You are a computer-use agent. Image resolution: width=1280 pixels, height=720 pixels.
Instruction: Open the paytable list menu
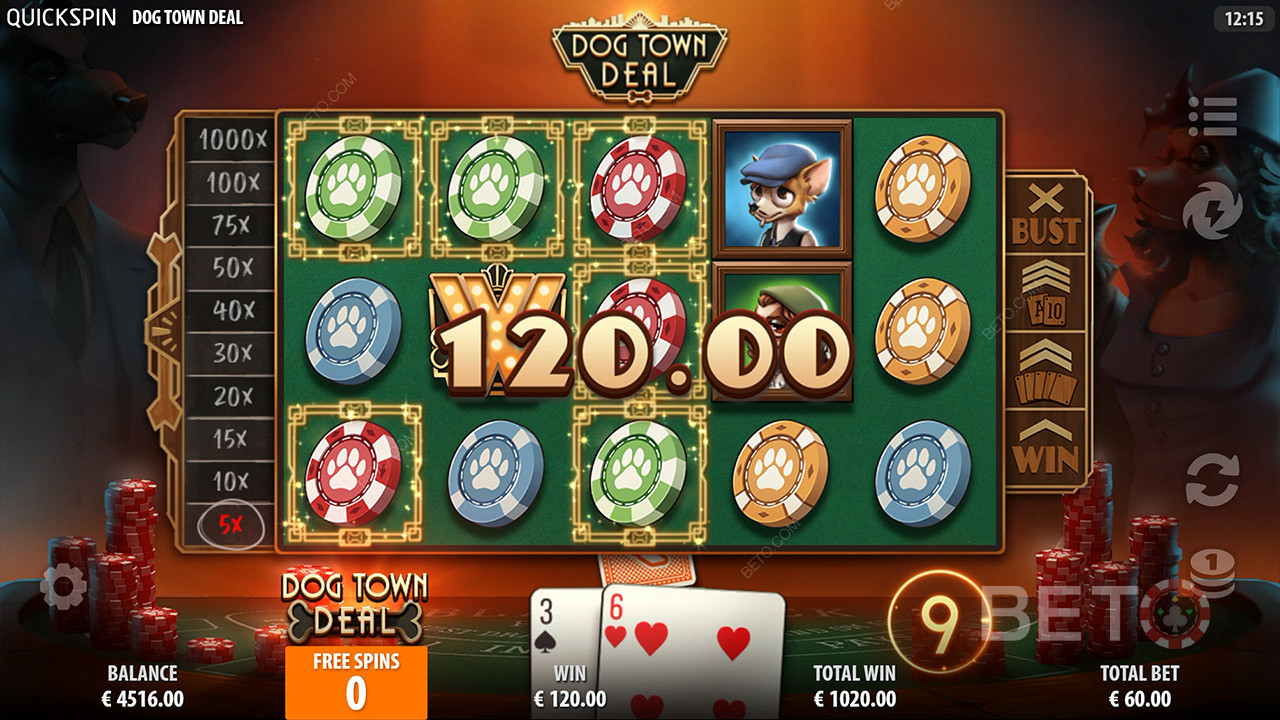(1212, 116)
